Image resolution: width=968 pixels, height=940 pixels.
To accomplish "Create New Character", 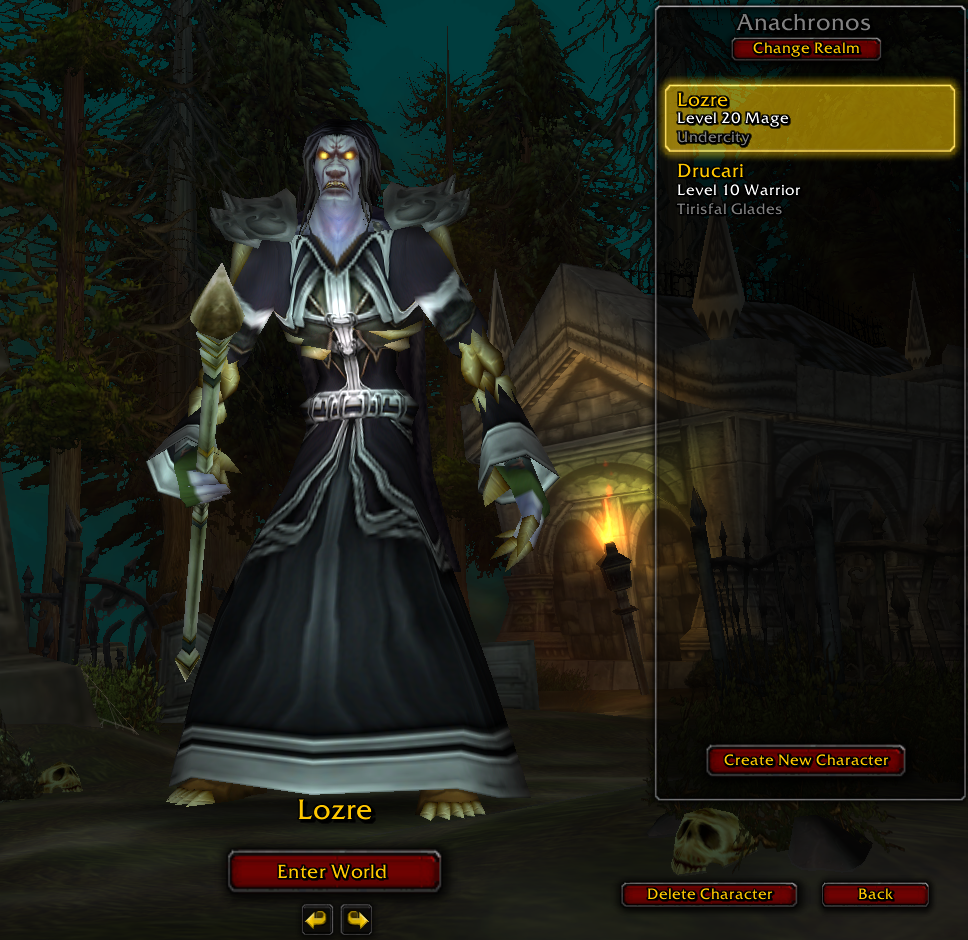I will point(806,760).
